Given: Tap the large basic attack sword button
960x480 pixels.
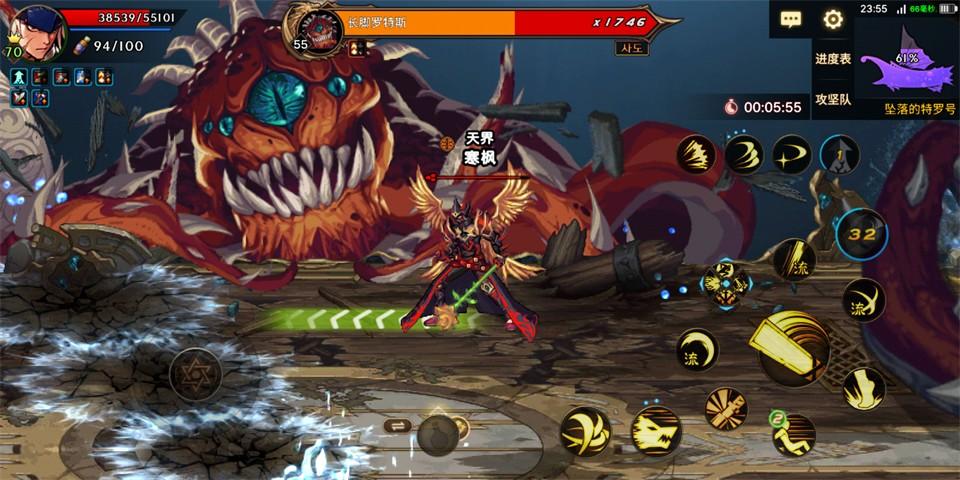Looking at the screenshot, I should click(793, 347).
